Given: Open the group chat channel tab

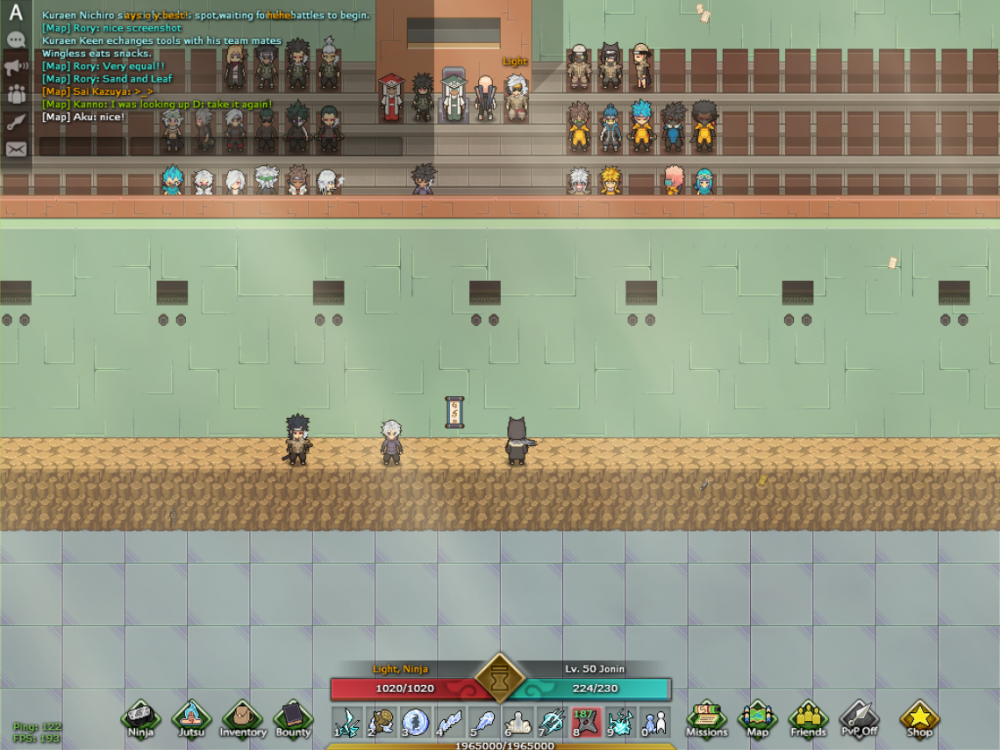Looking at the screenshot, I should coord(16,95).
